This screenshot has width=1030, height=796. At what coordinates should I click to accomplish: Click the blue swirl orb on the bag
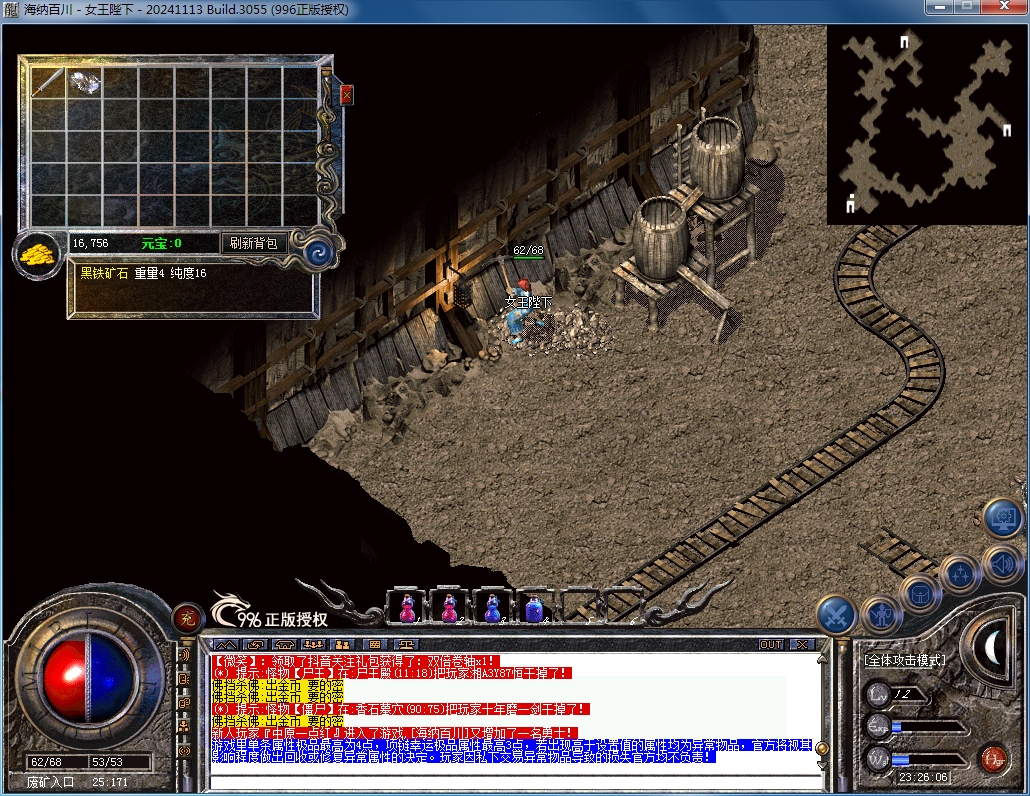click(317, 251)
